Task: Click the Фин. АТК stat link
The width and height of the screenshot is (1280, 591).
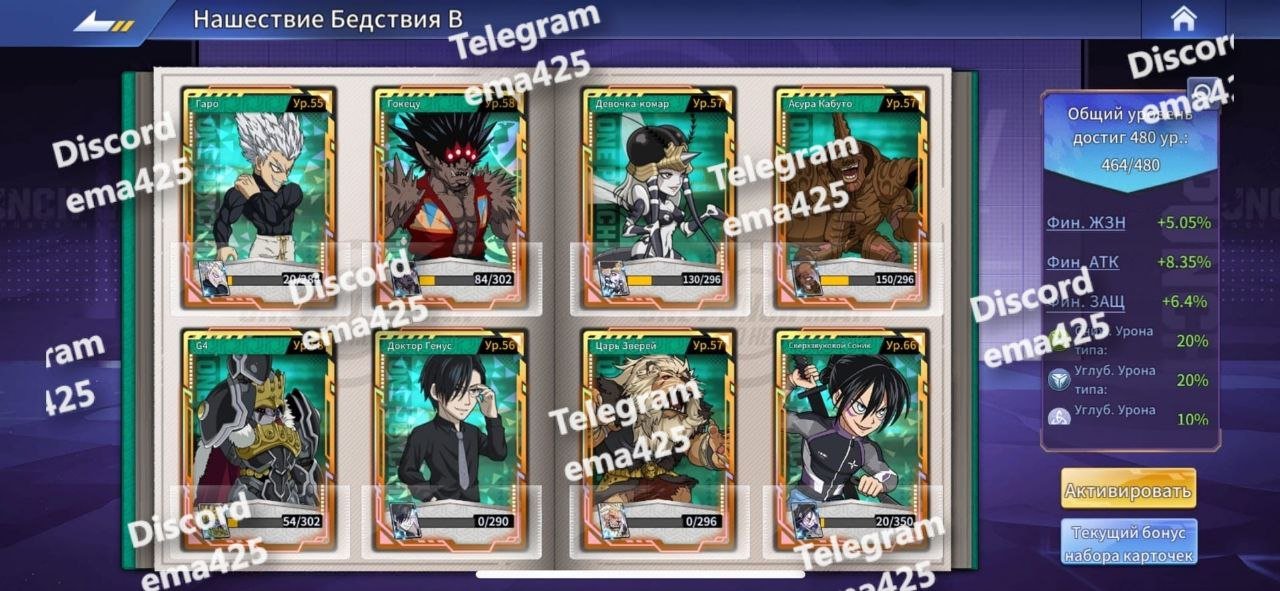Action: (1083, 262)
